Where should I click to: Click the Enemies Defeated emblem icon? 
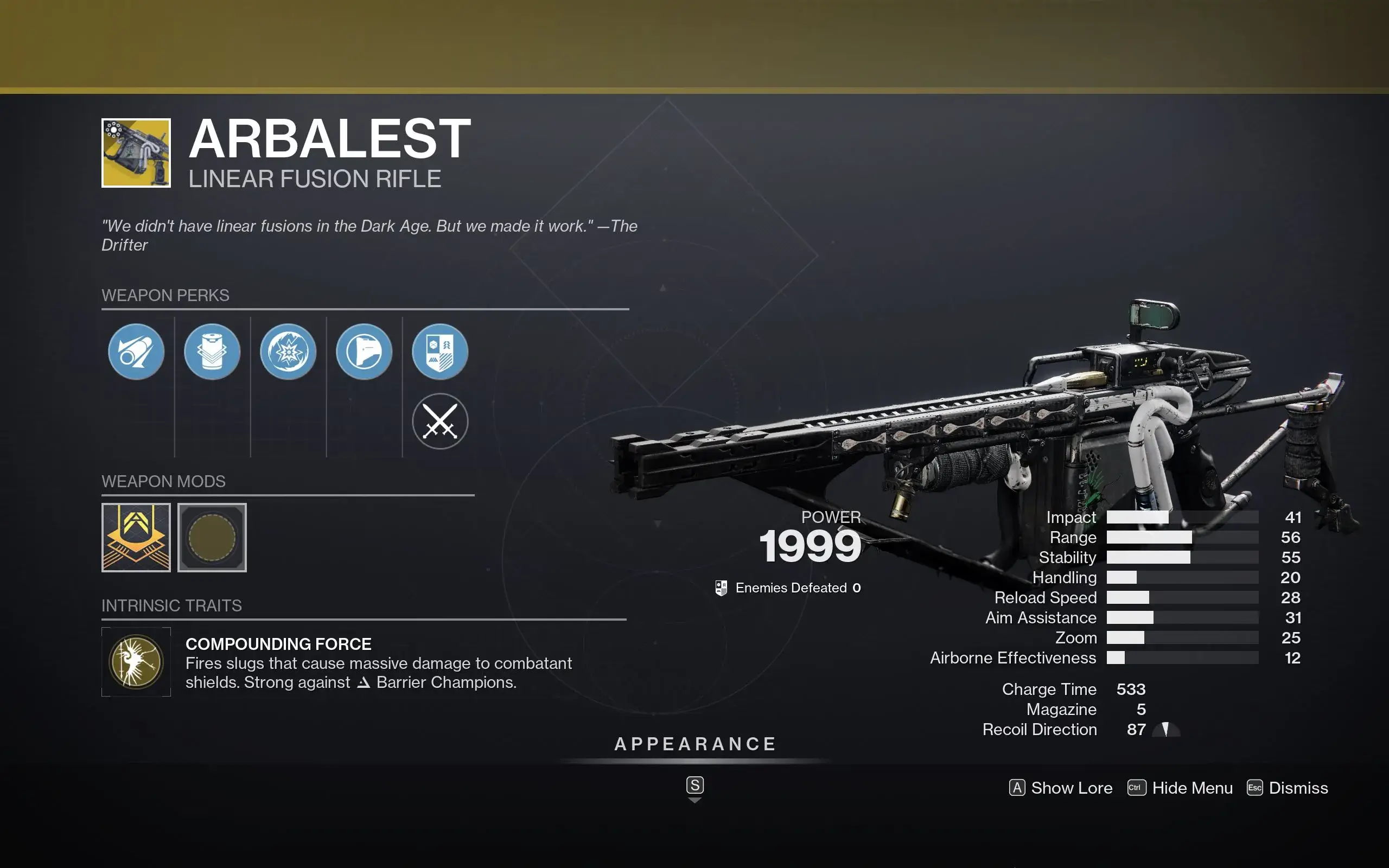pyautogui.click(x=722, y=588)
